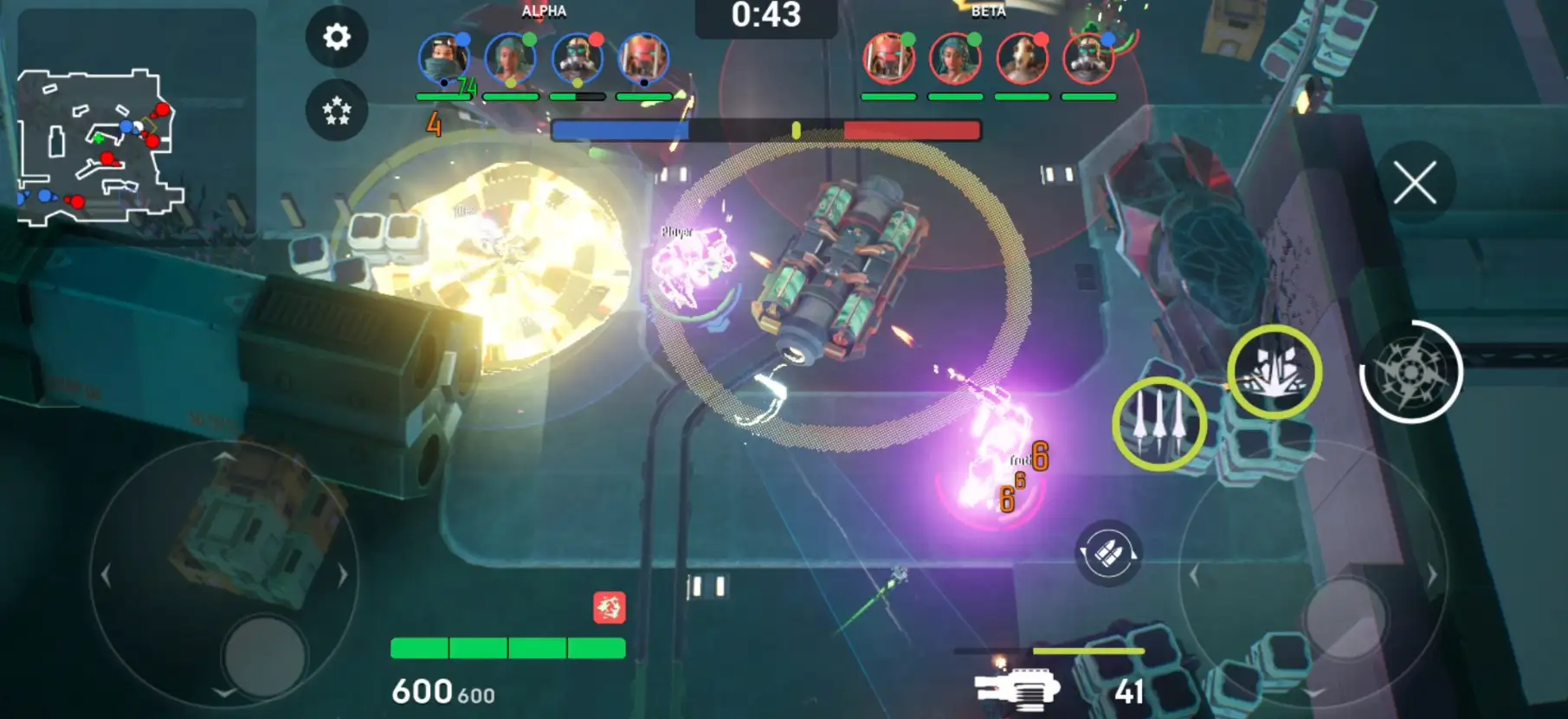Tap the left movement joystick thumb

(x=264, y=656)
